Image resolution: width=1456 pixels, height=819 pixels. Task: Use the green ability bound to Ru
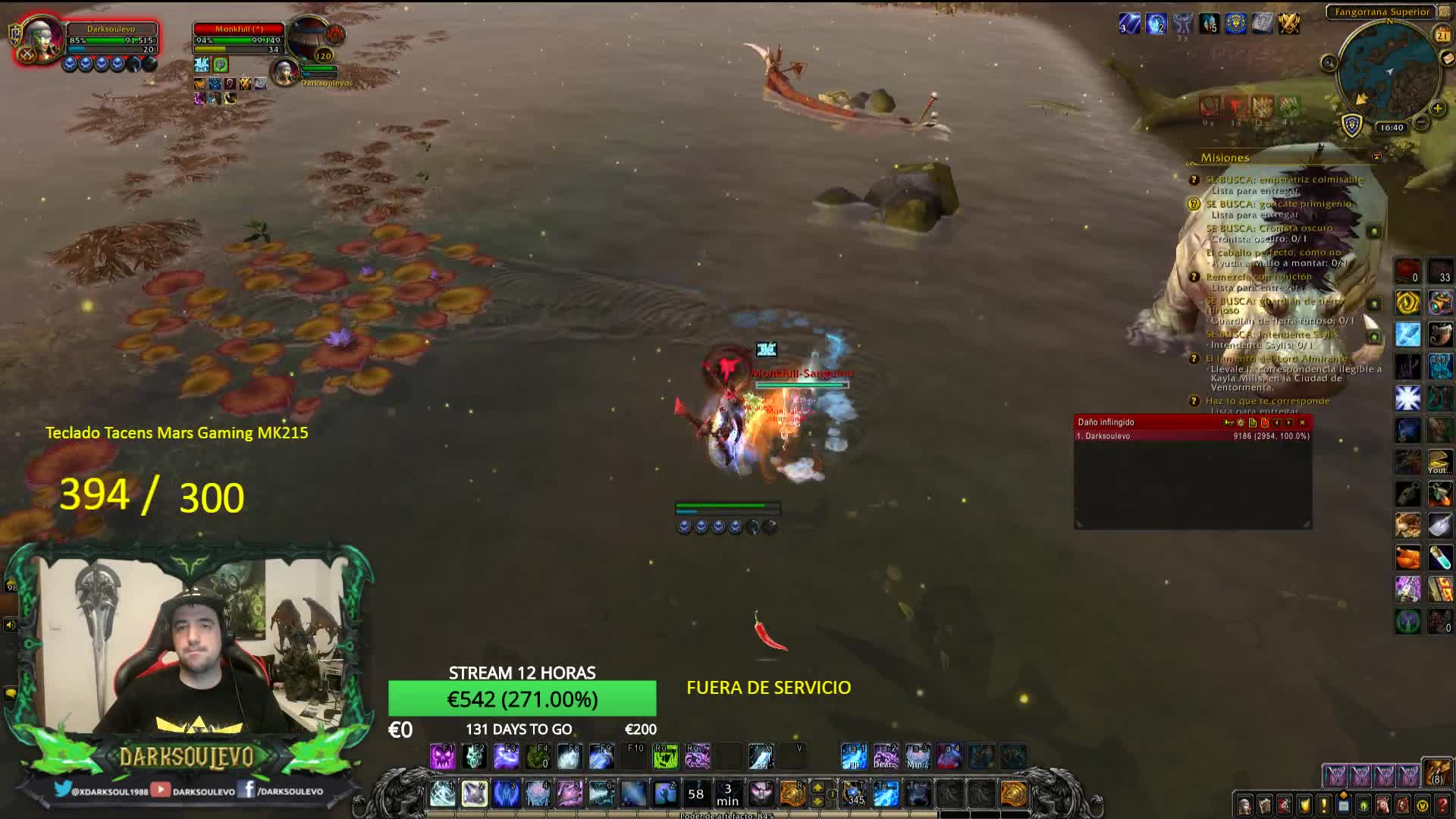click(665, 756)
